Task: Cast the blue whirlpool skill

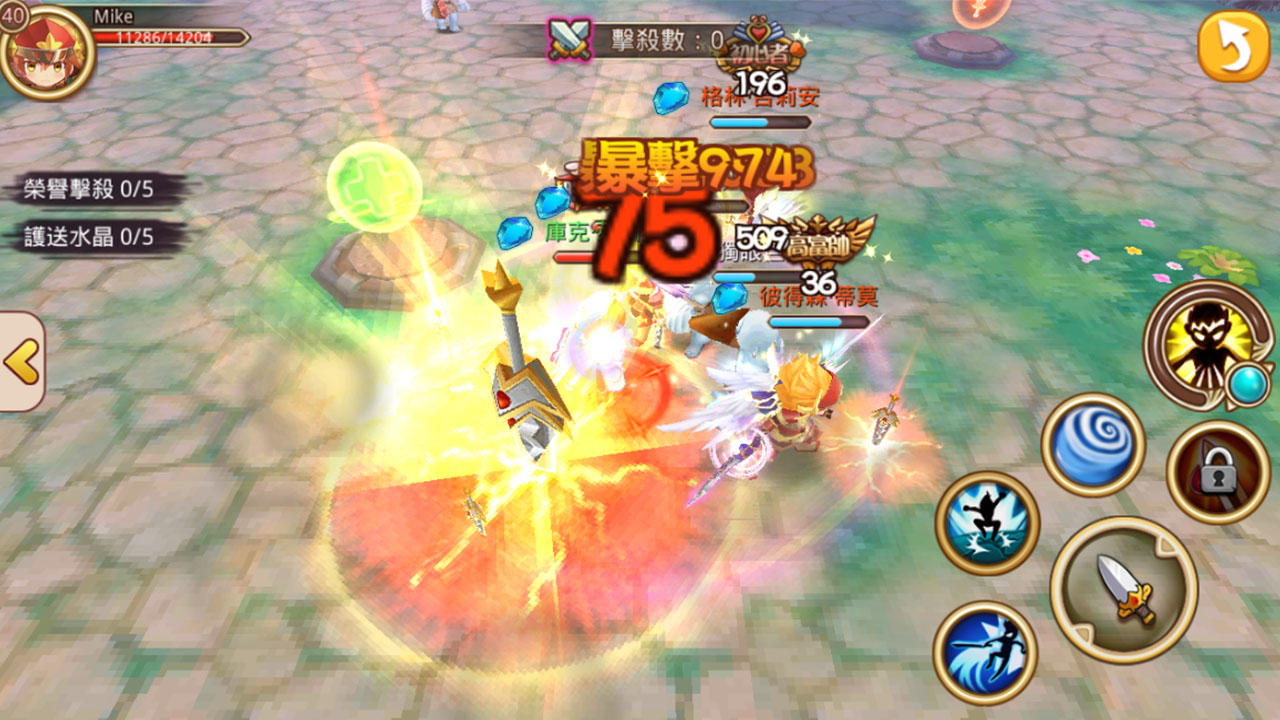Action: 1096,444
